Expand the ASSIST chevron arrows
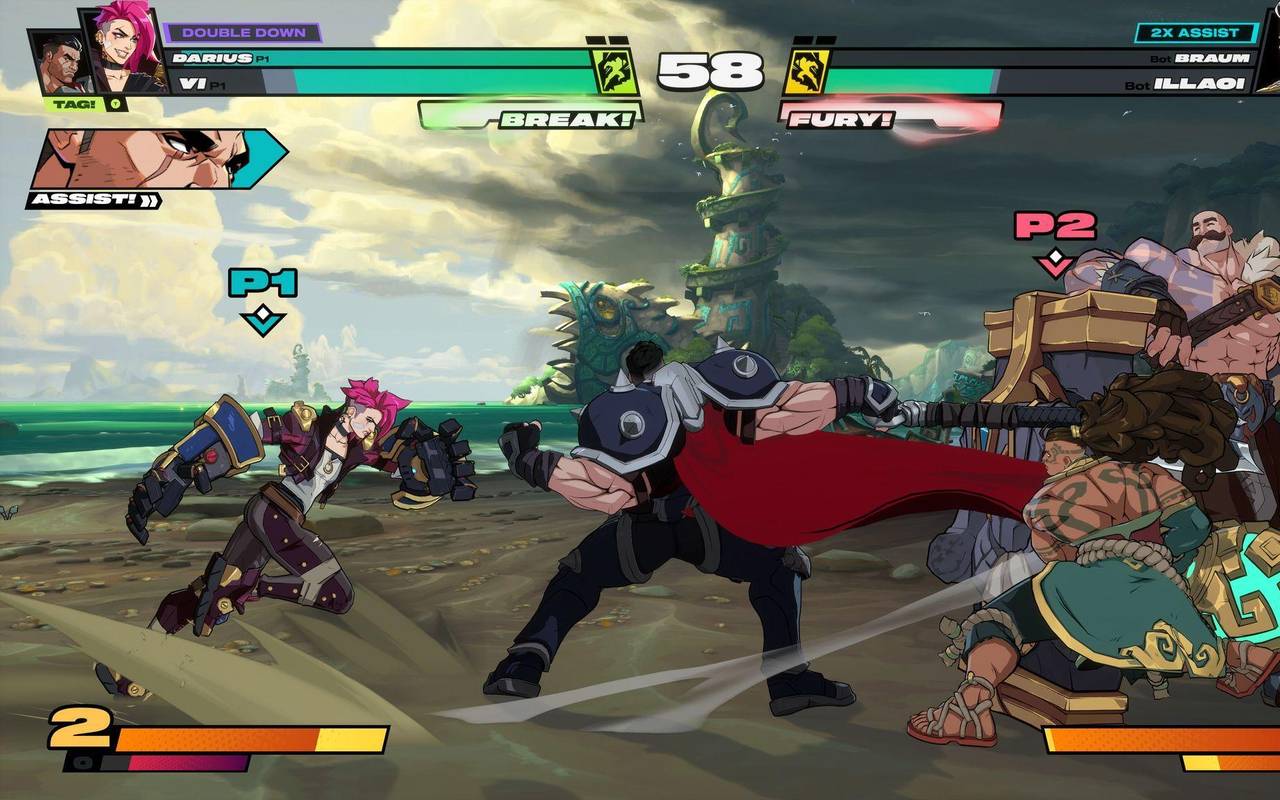Screen dimensions: 1280x800 151,199
